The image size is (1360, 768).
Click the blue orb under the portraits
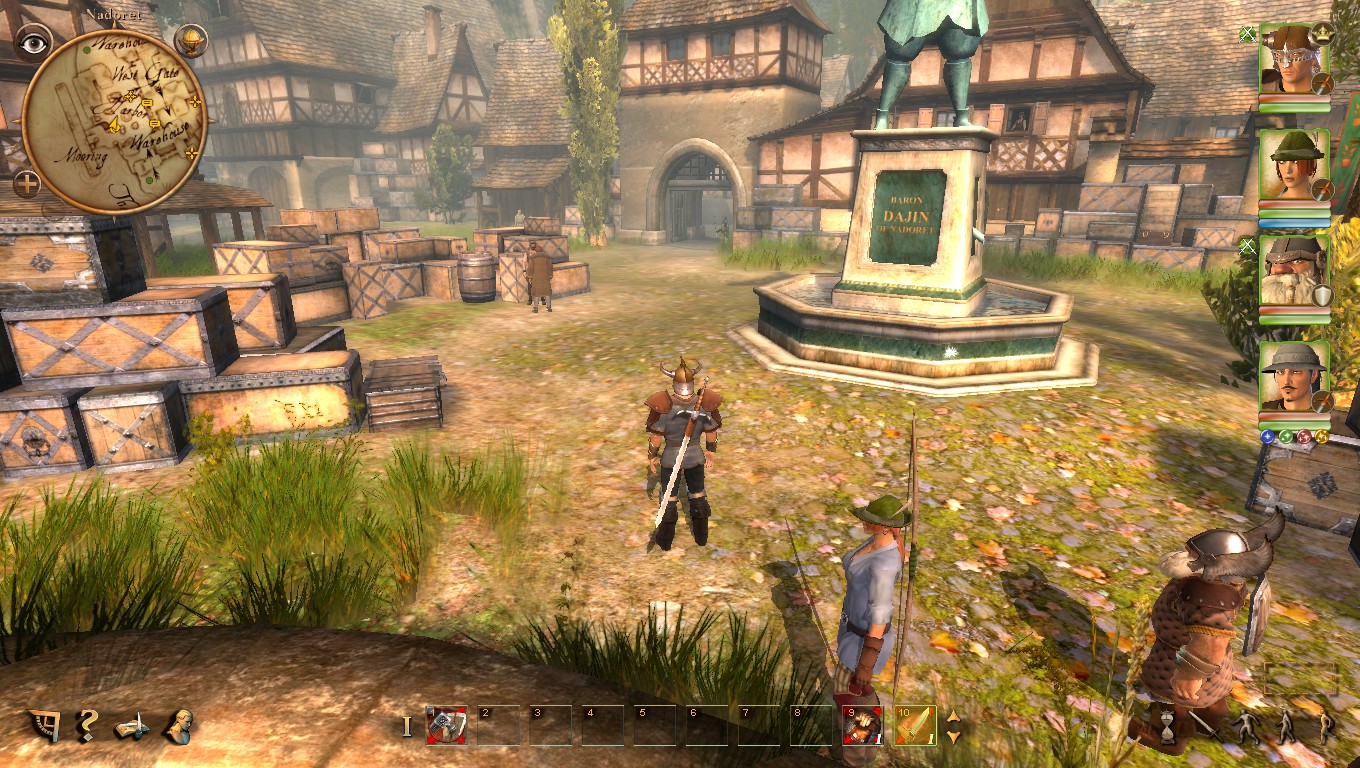tap(1268, 437)
